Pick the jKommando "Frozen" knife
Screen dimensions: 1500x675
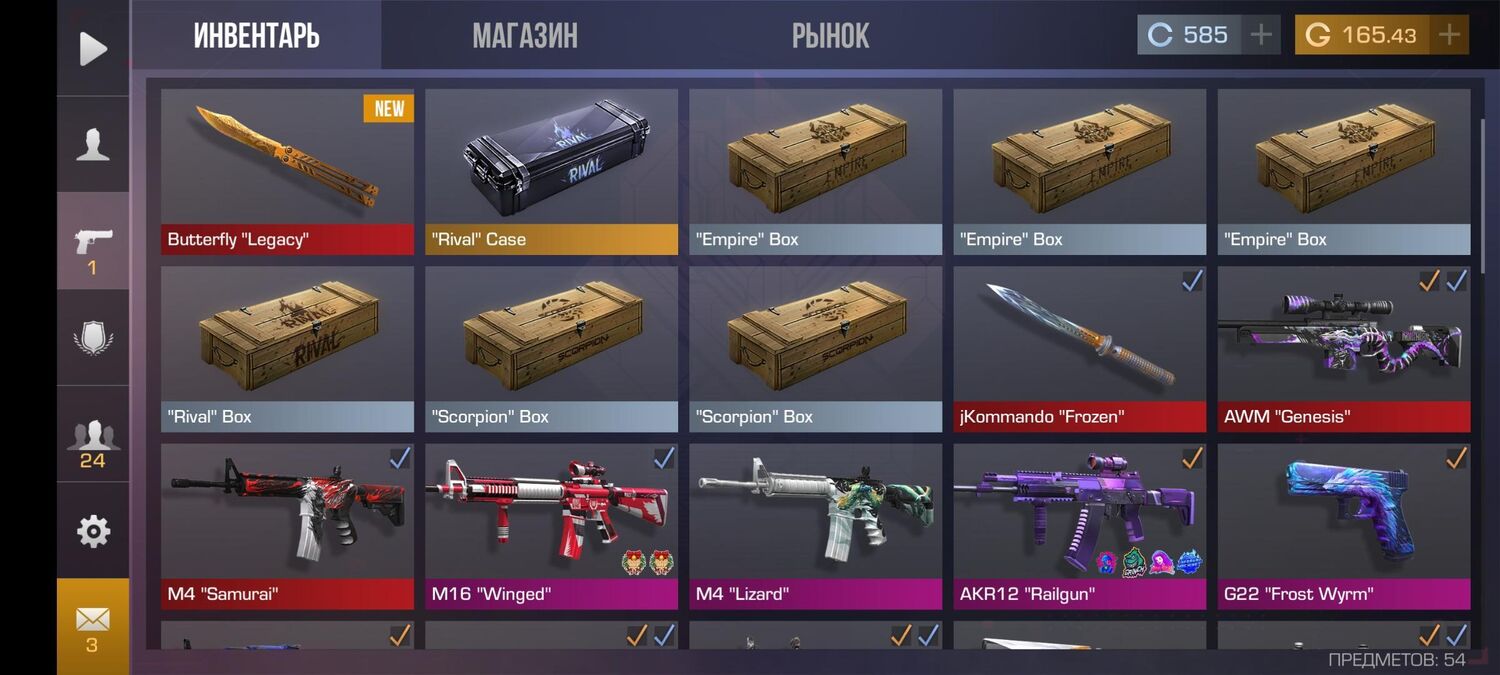[x=1079, y=348]
